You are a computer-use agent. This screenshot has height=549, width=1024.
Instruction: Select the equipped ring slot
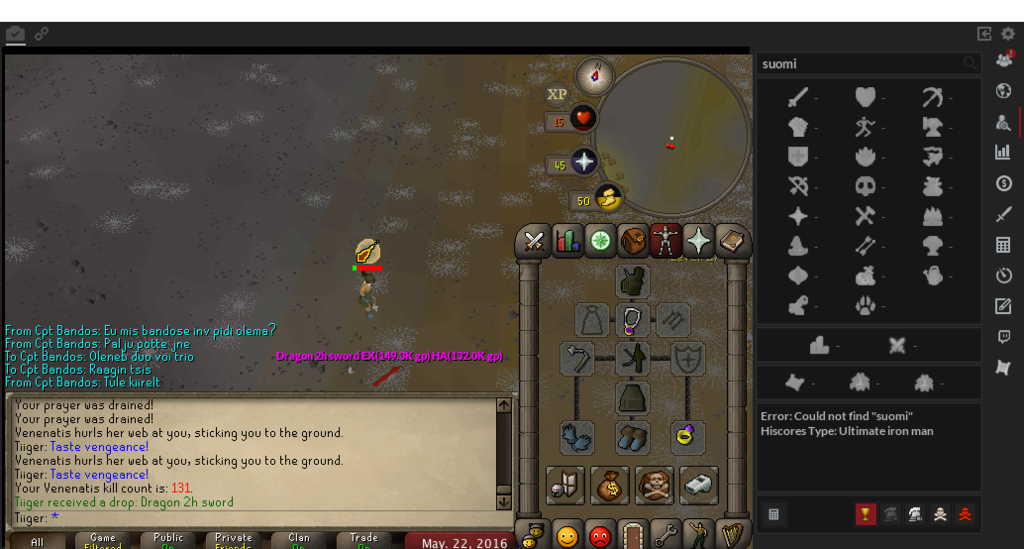click(687, 437)
